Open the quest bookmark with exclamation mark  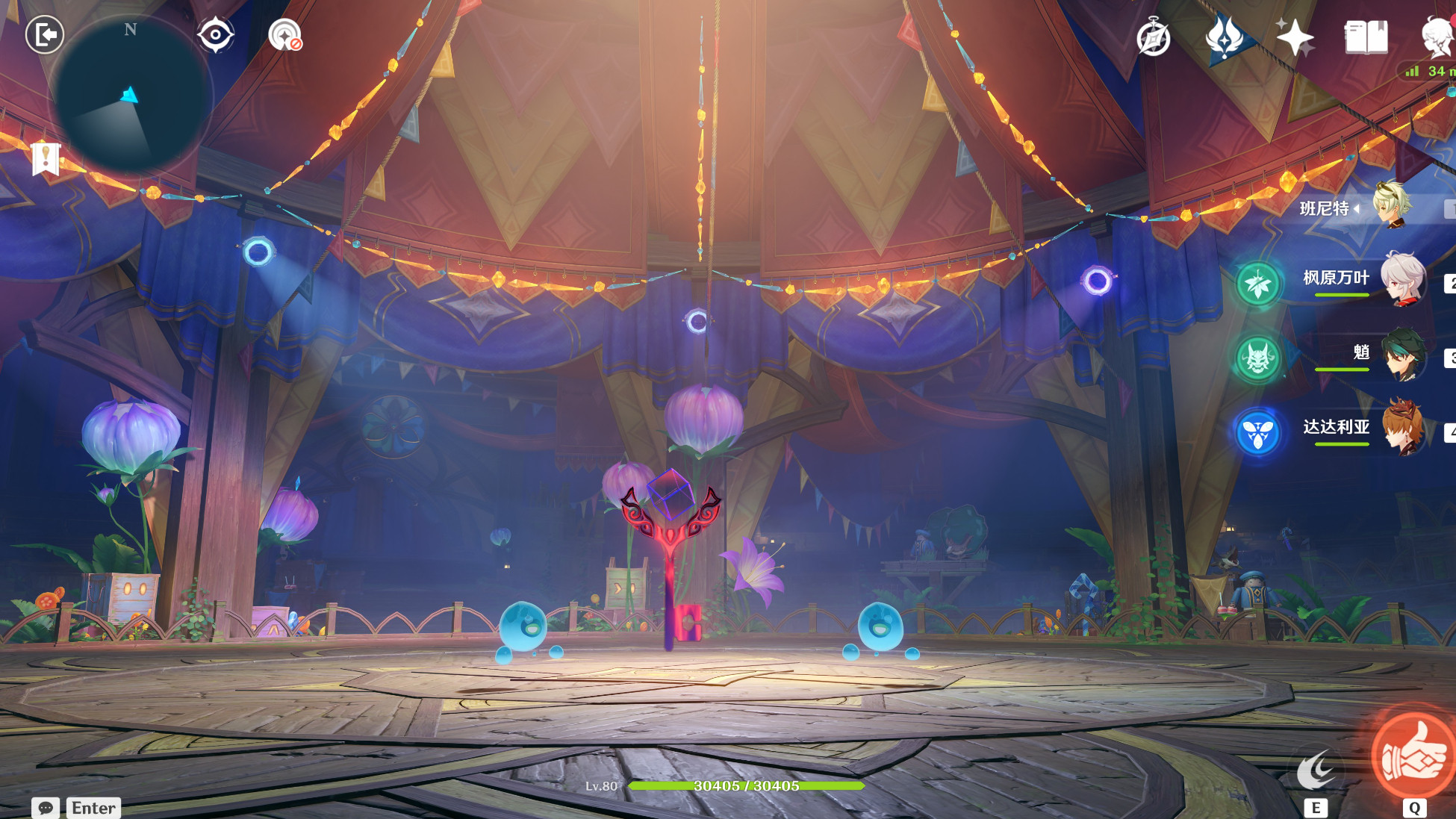pos(46,158)
